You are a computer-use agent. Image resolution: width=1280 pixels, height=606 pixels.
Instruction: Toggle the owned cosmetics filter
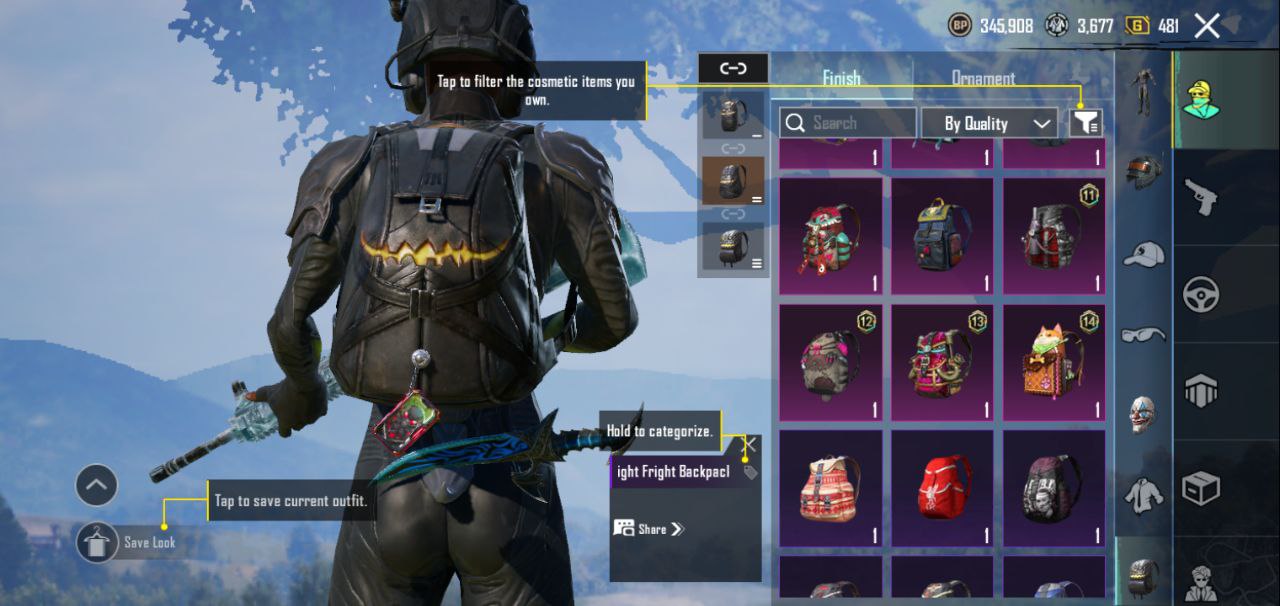point(1086,123)
